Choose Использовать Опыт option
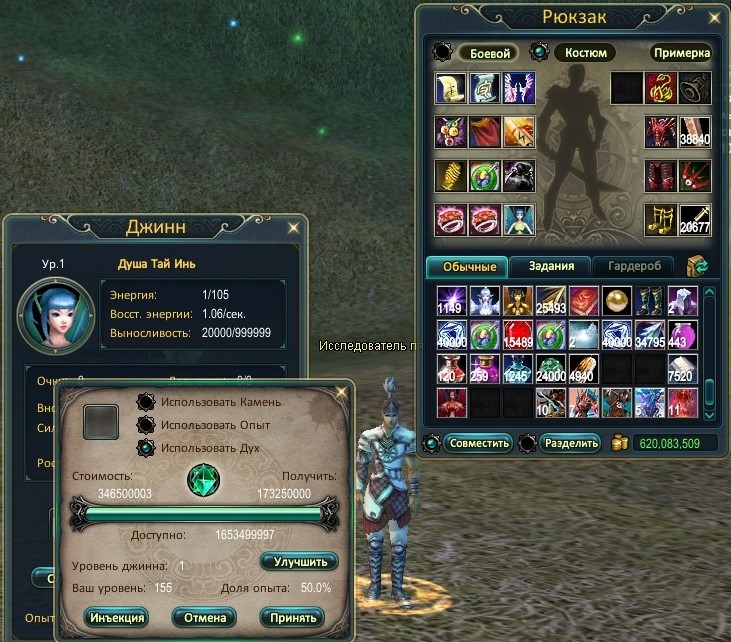This screenshot has width=731, height=642. click(x=148, y=425)
